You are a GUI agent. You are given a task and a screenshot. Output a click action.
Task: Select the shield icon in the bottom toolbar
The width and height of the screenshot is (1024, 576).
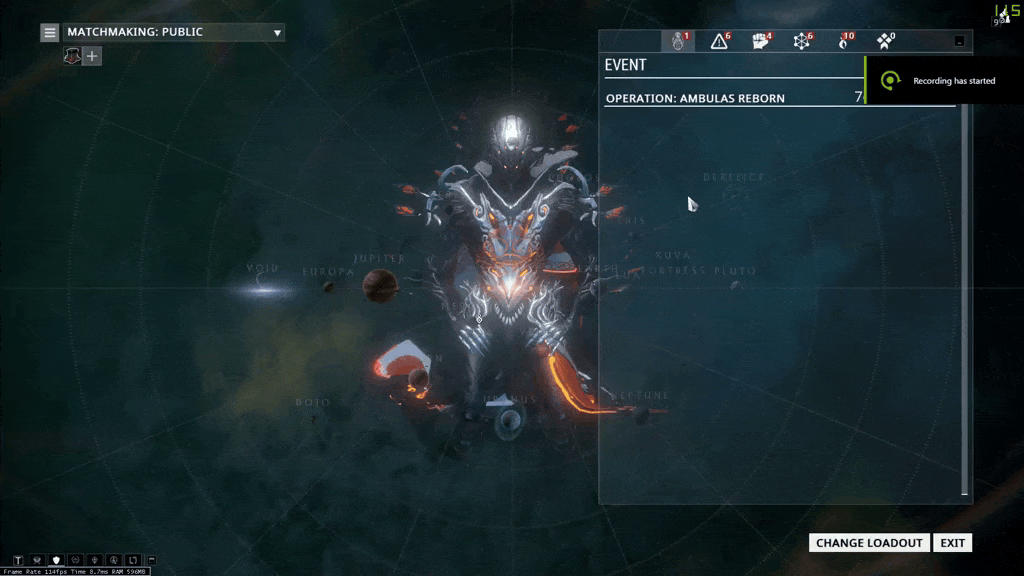pyautogui.click(x=56, y=560)
